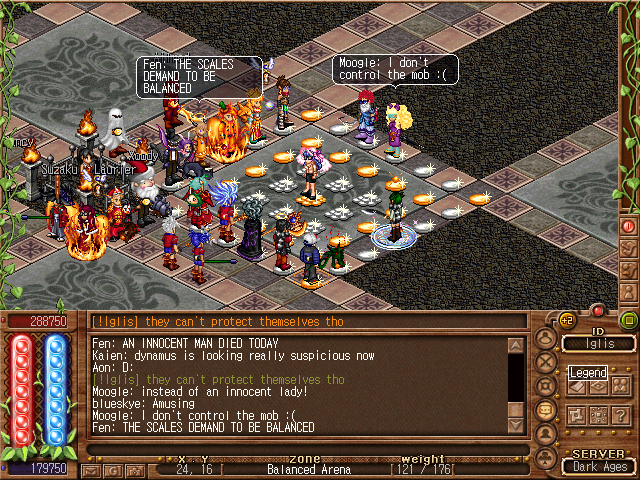This screenshot has height=480, width=640.
Task: Click the chat log down arrow
Action: pyautogui.click(x=516, y=424)
